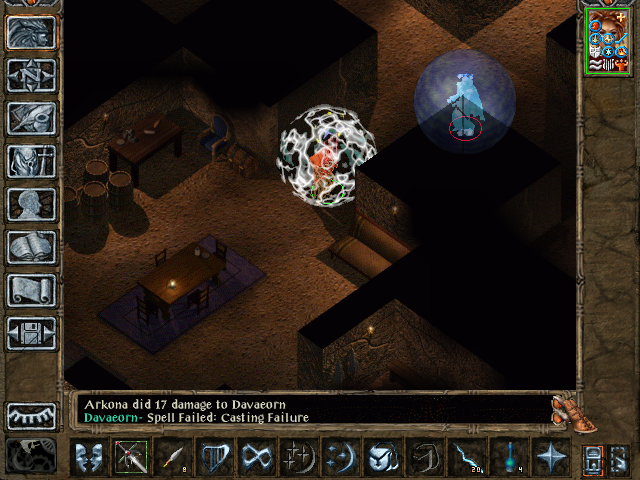The height and width of the screenshot is (480, 640).
Task: Activate the harp bard song button
Action: (215, 458)
